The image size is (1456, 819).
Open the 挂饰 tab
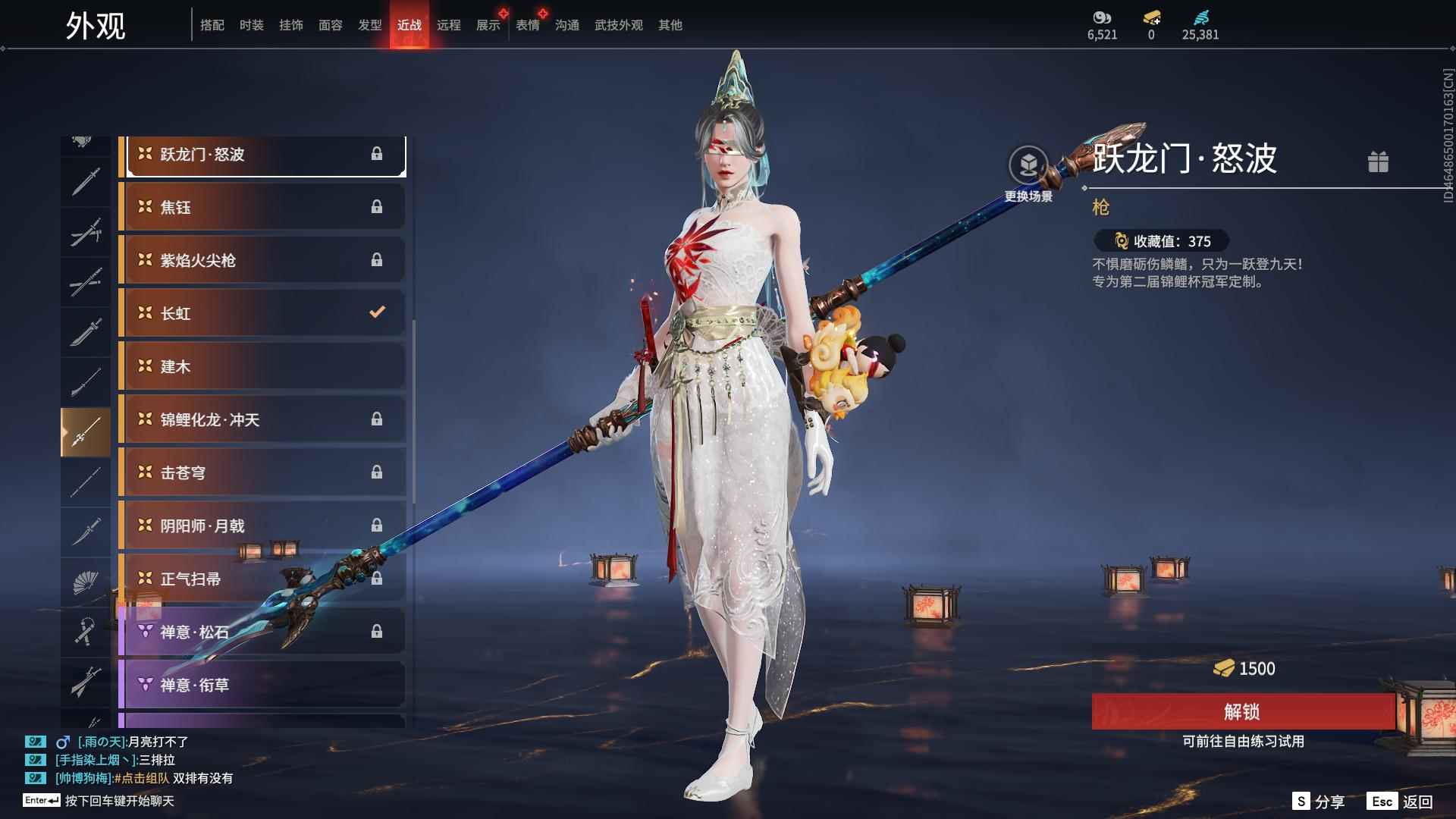point(290,25)
